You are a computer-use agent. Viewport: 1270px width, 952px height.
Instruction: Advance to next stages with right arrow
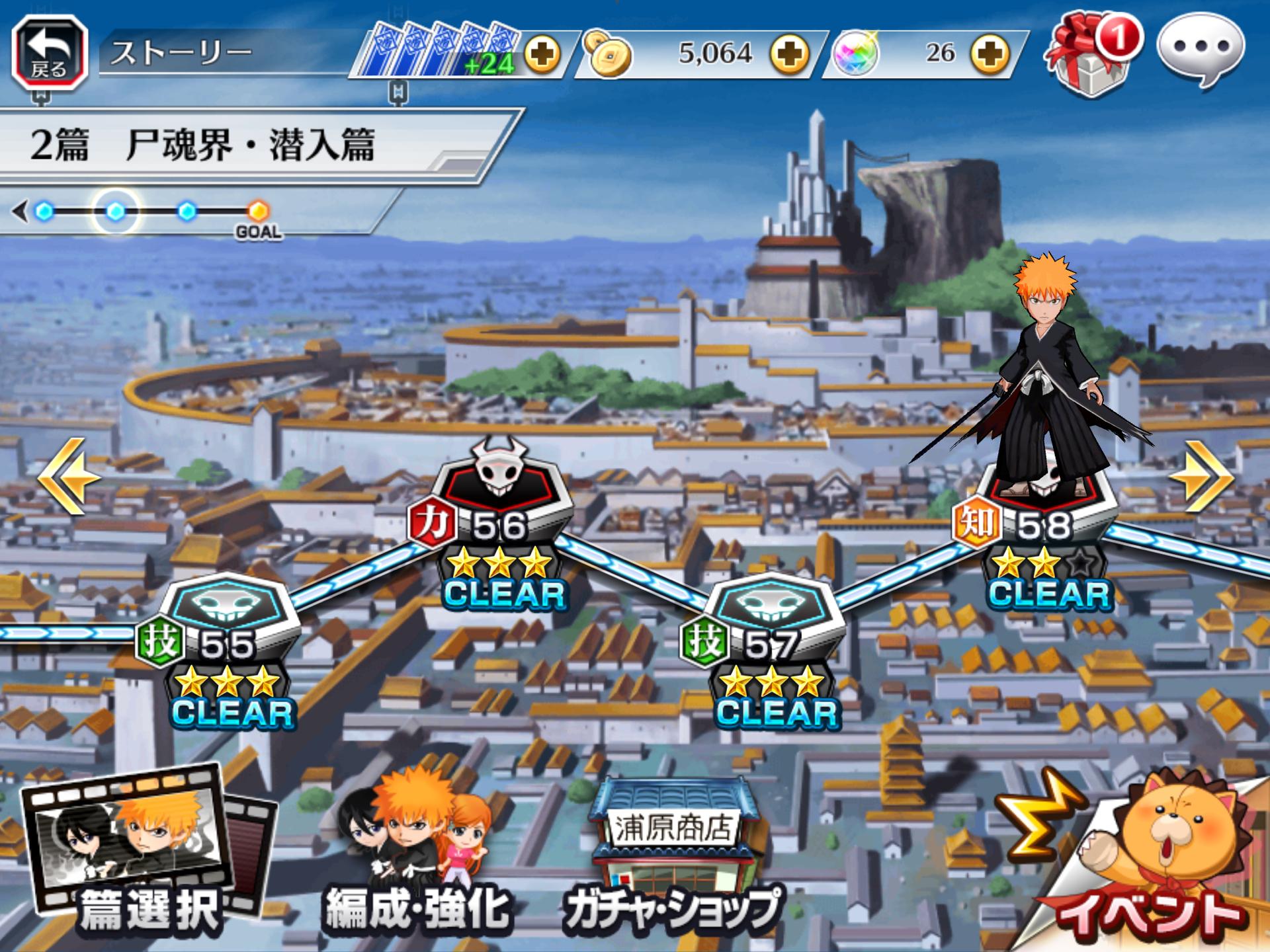click(1202, 476)
